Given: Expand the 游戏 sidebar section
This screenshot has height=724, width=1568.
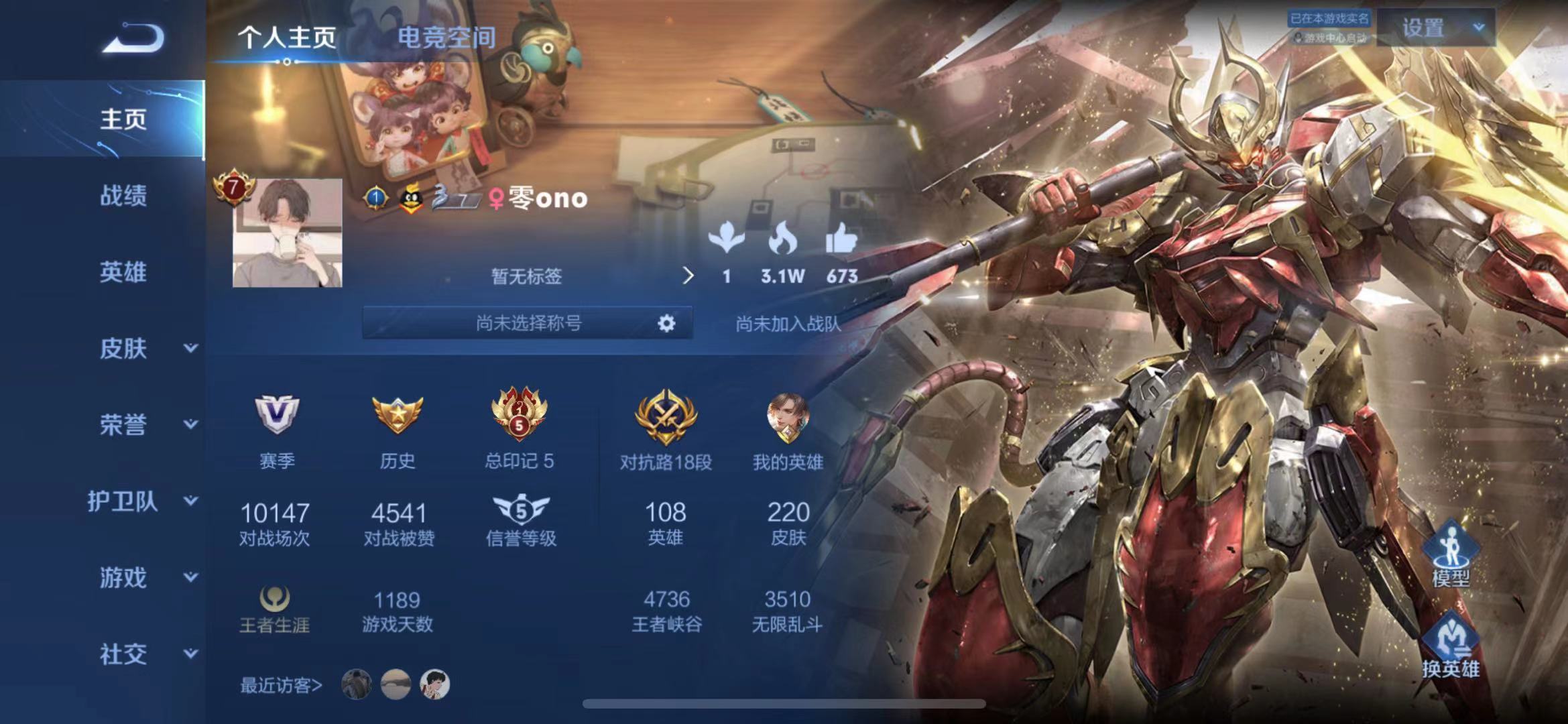Looking at the screenshot, I should click(x=190, y=577).
